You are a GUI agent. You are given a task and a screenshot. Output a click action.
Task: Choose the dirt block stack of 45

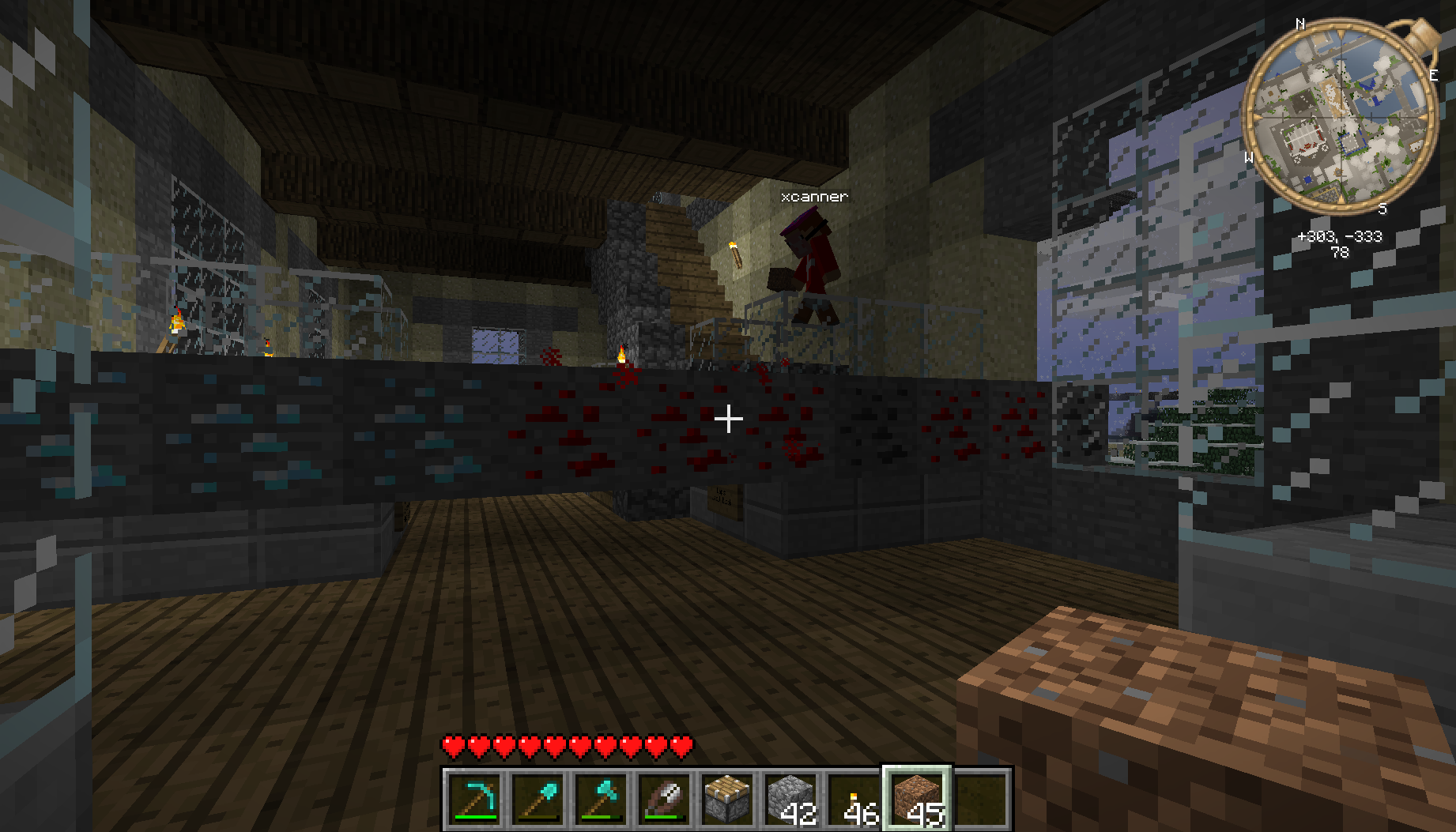(917, 799)
